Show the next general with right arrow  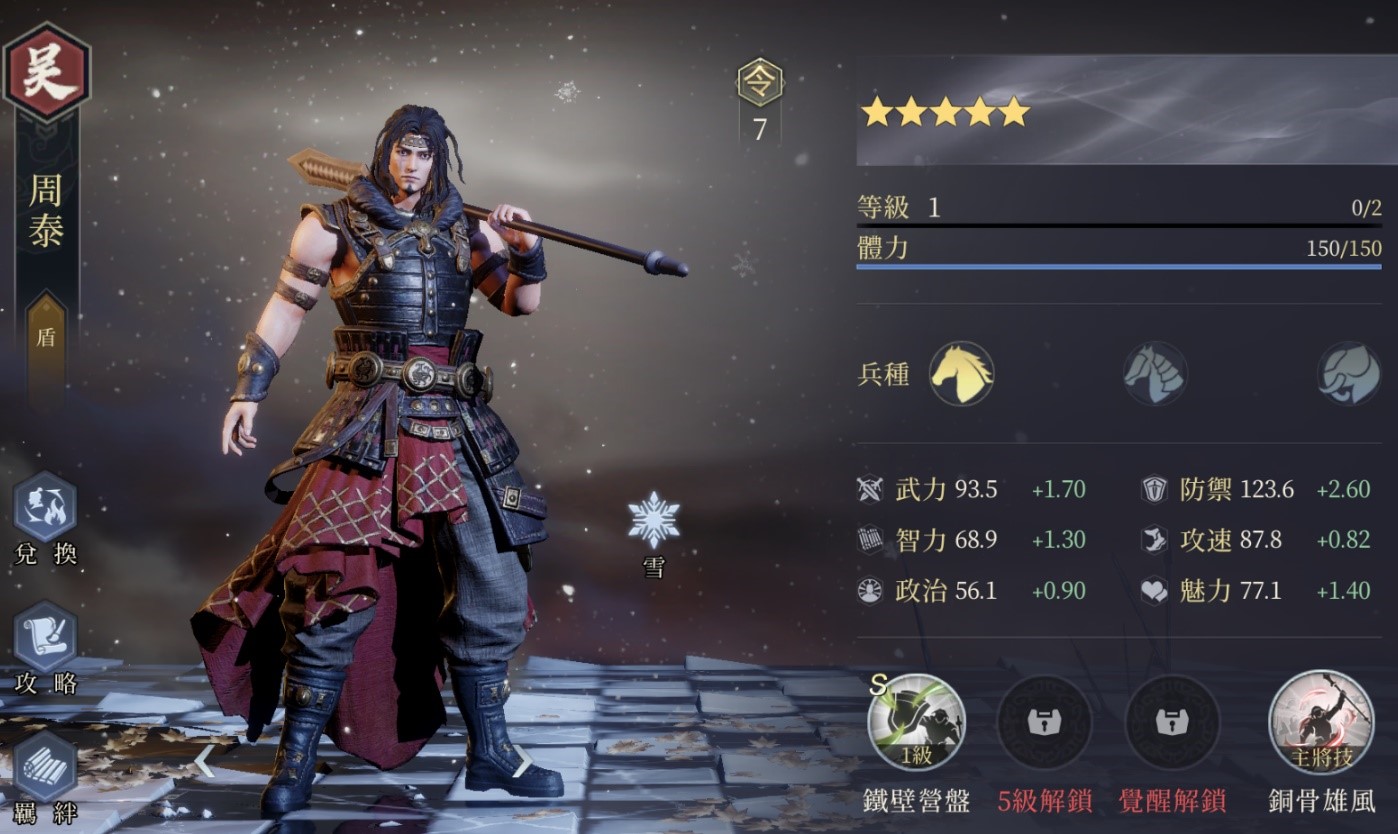(x=522, y=761)
